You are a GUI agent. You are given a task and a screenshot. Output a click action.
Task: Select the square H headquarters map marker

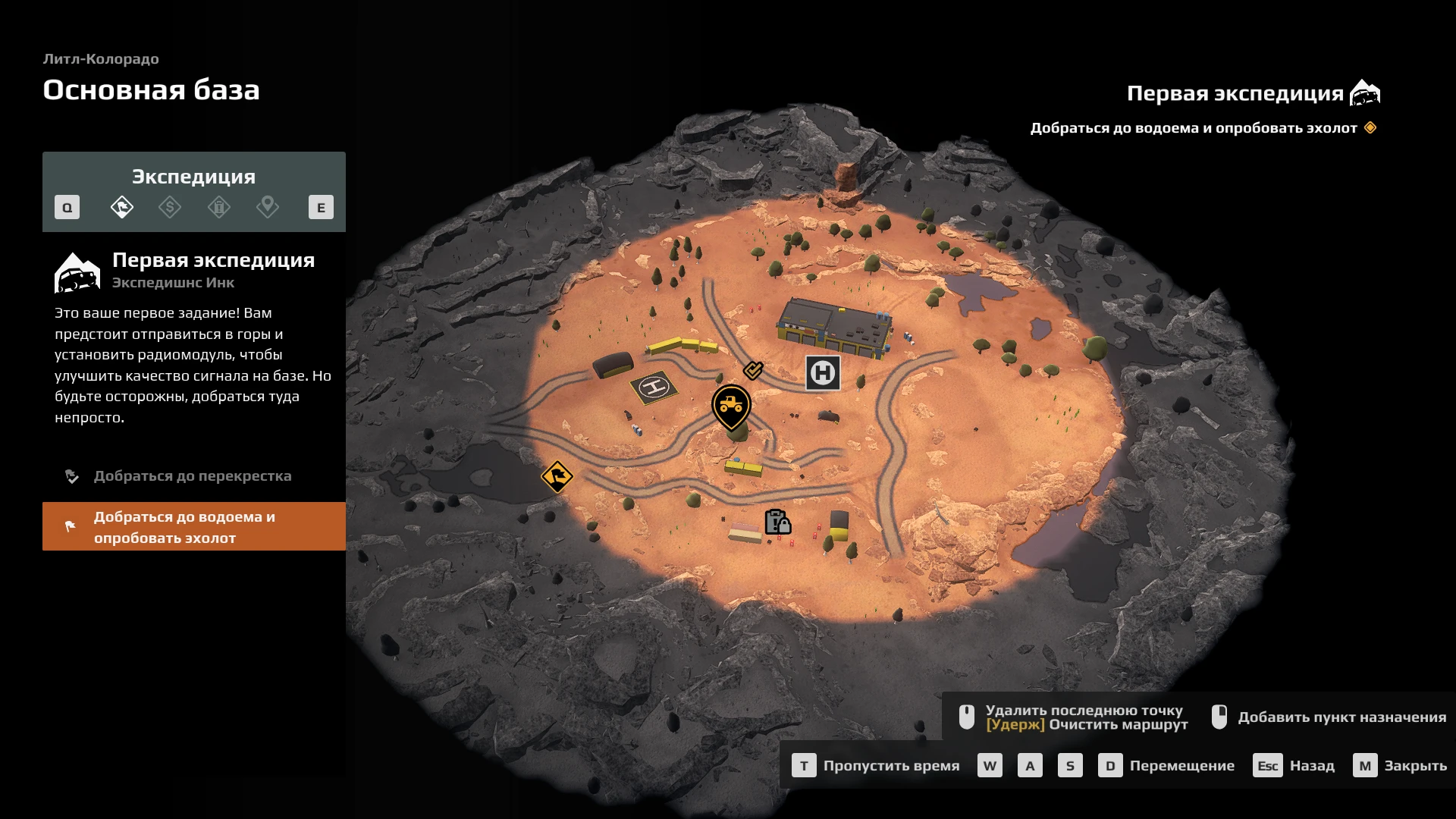(823, 373)
